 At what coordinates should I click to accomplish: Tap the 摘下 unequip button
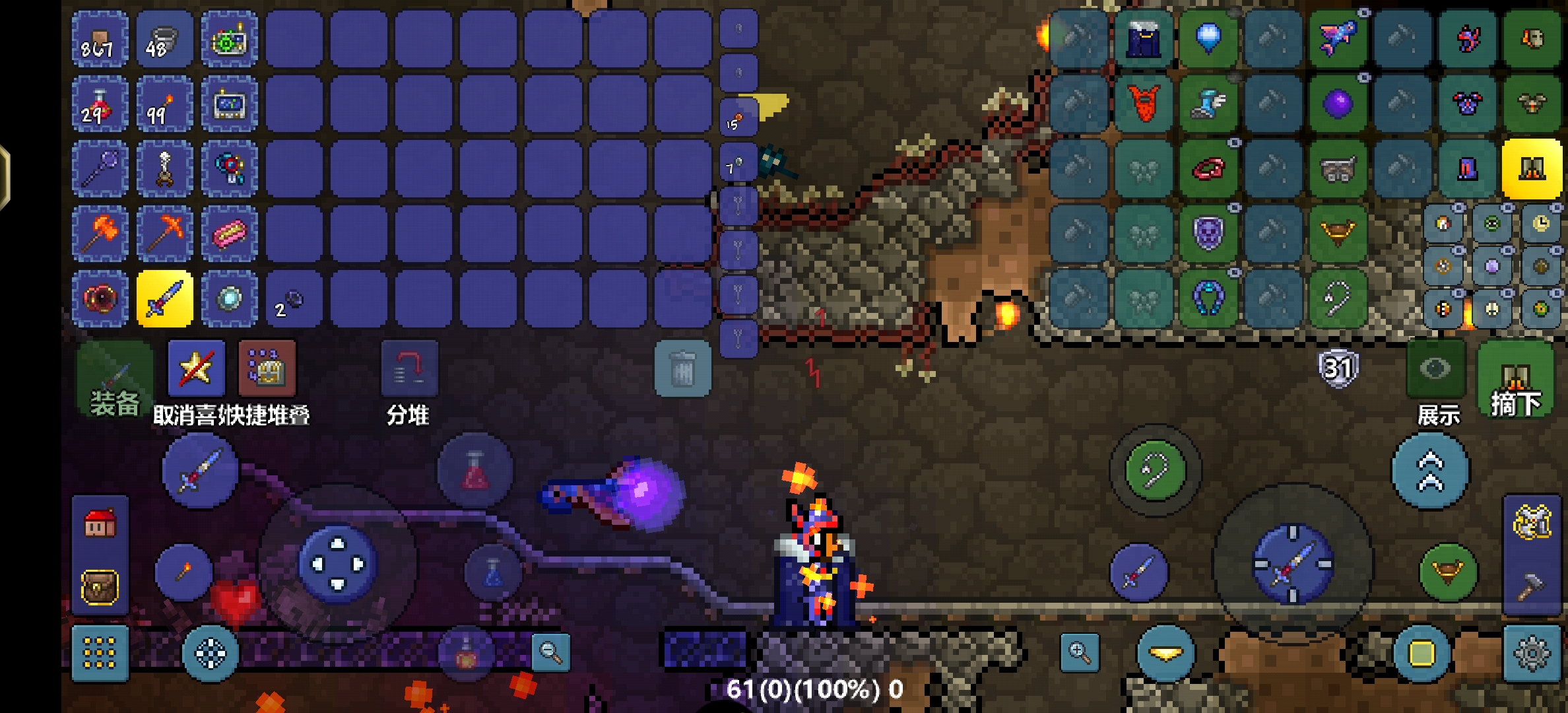(x=1515, y=382)
